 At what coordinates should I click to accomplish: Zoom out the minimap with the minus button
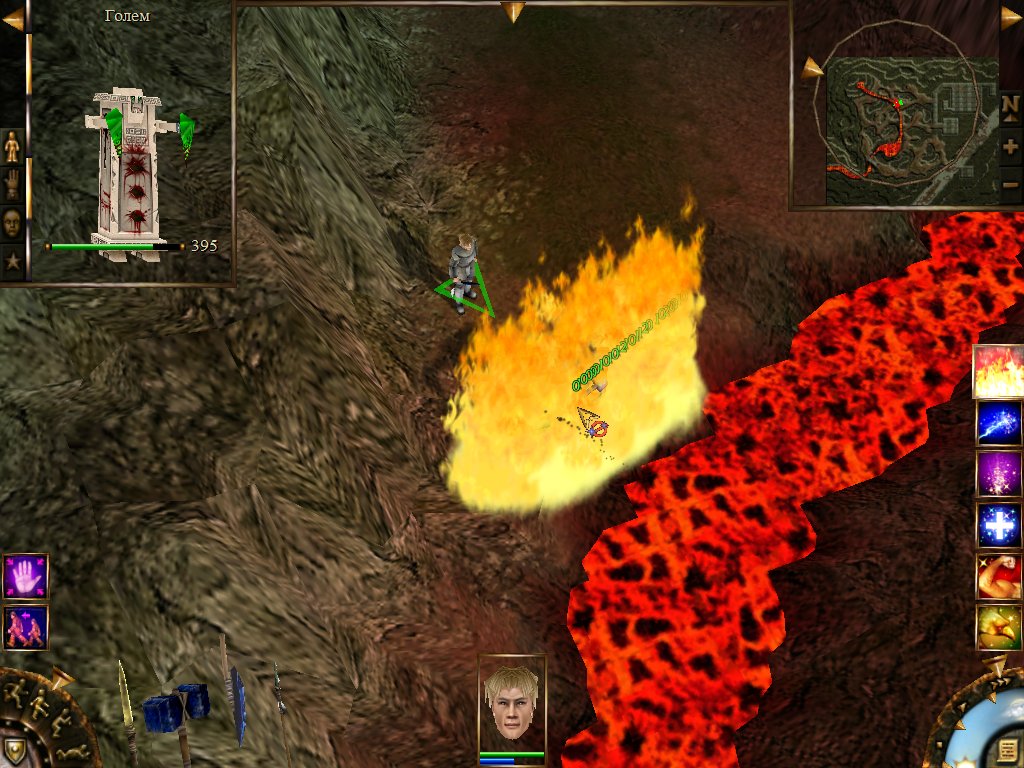coord(1010,185)
